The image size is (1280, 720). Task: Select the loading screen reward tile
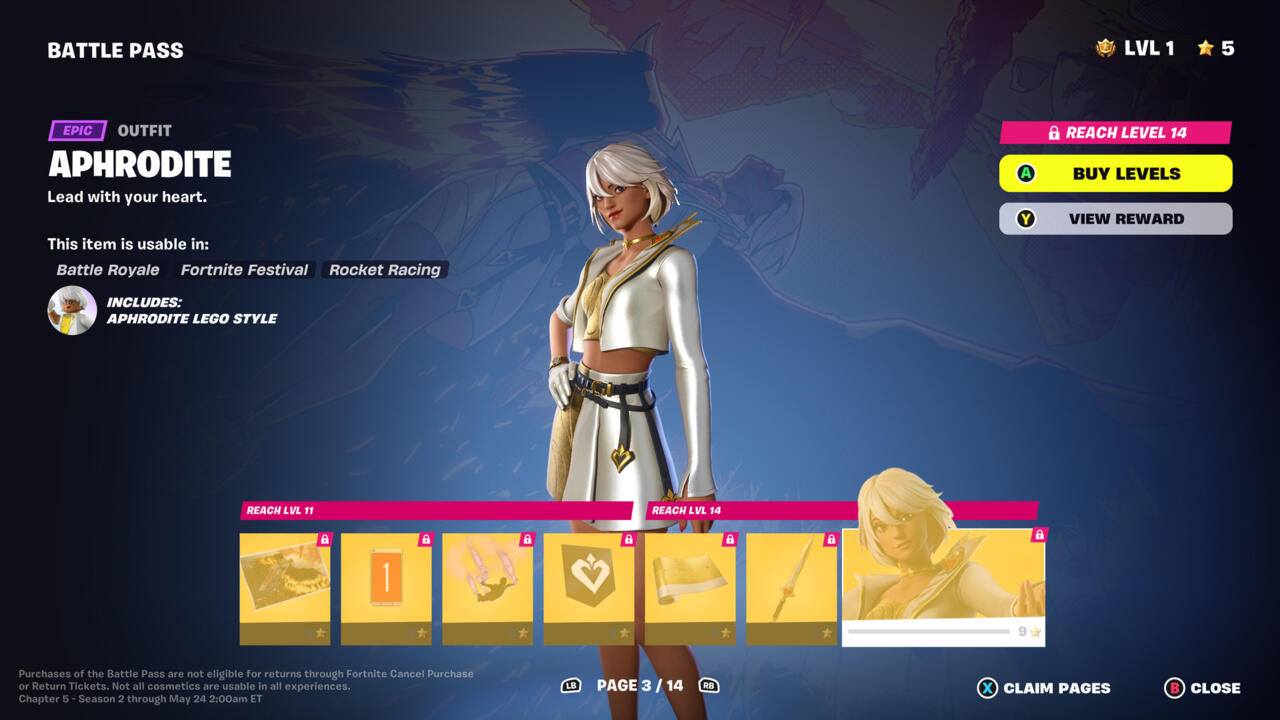point(285,588)
